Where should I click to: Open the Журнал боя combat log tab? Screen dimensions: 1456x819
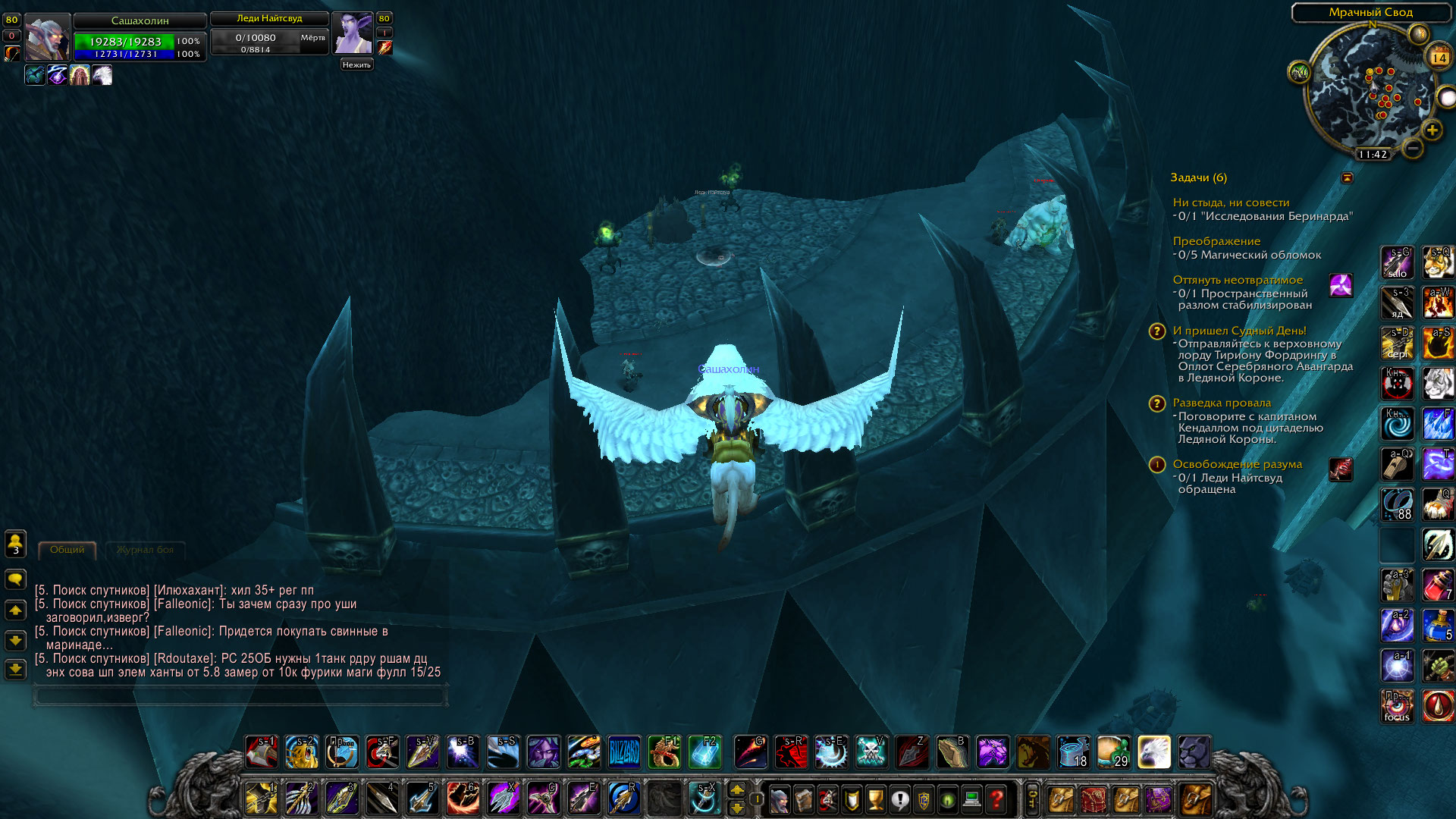(145, 550)
